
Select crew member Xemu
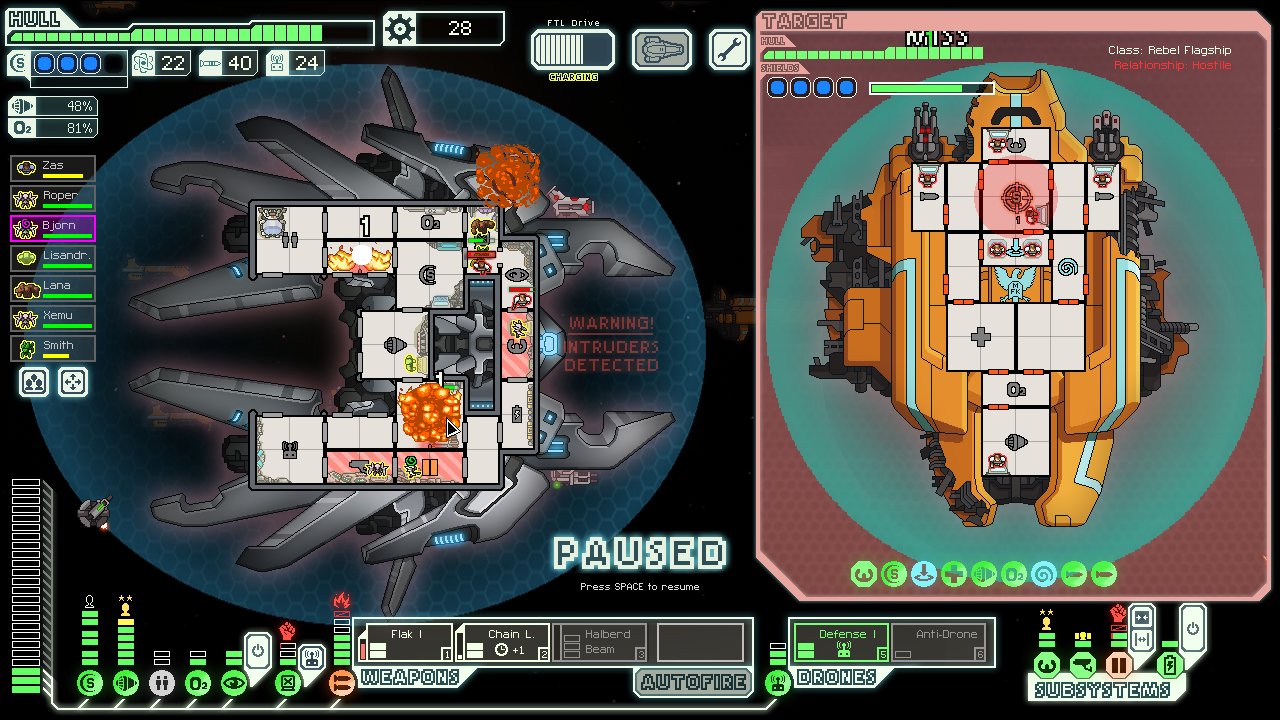point(53,318)
